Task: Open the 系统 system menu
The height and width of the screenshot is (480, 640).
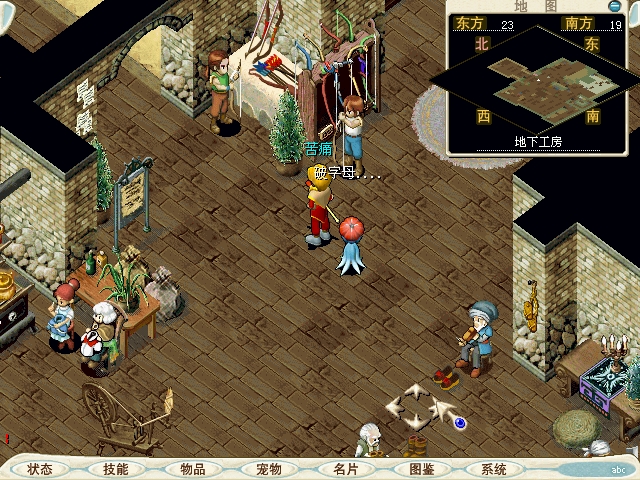Action: [494, 469]
